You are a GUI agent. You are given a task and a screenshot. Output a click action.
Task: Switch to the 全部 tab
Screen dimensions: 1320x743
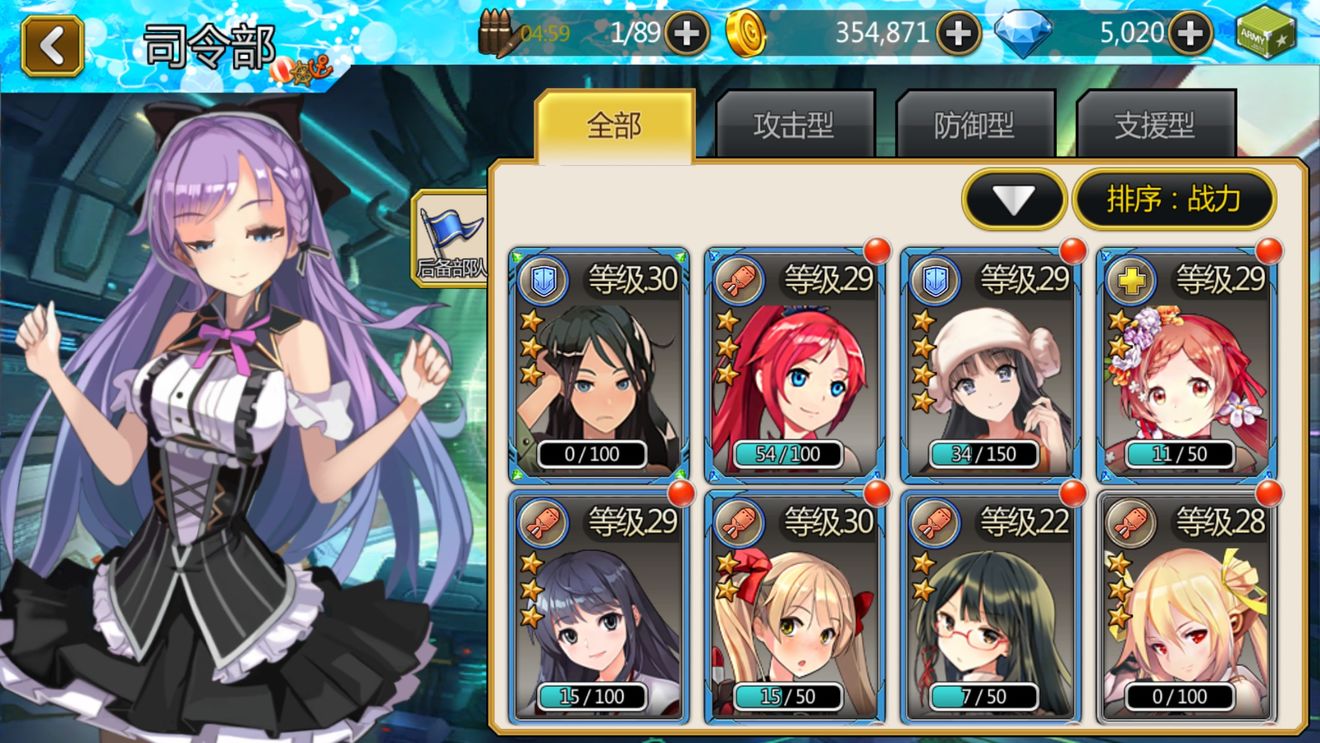click(614, 126)
